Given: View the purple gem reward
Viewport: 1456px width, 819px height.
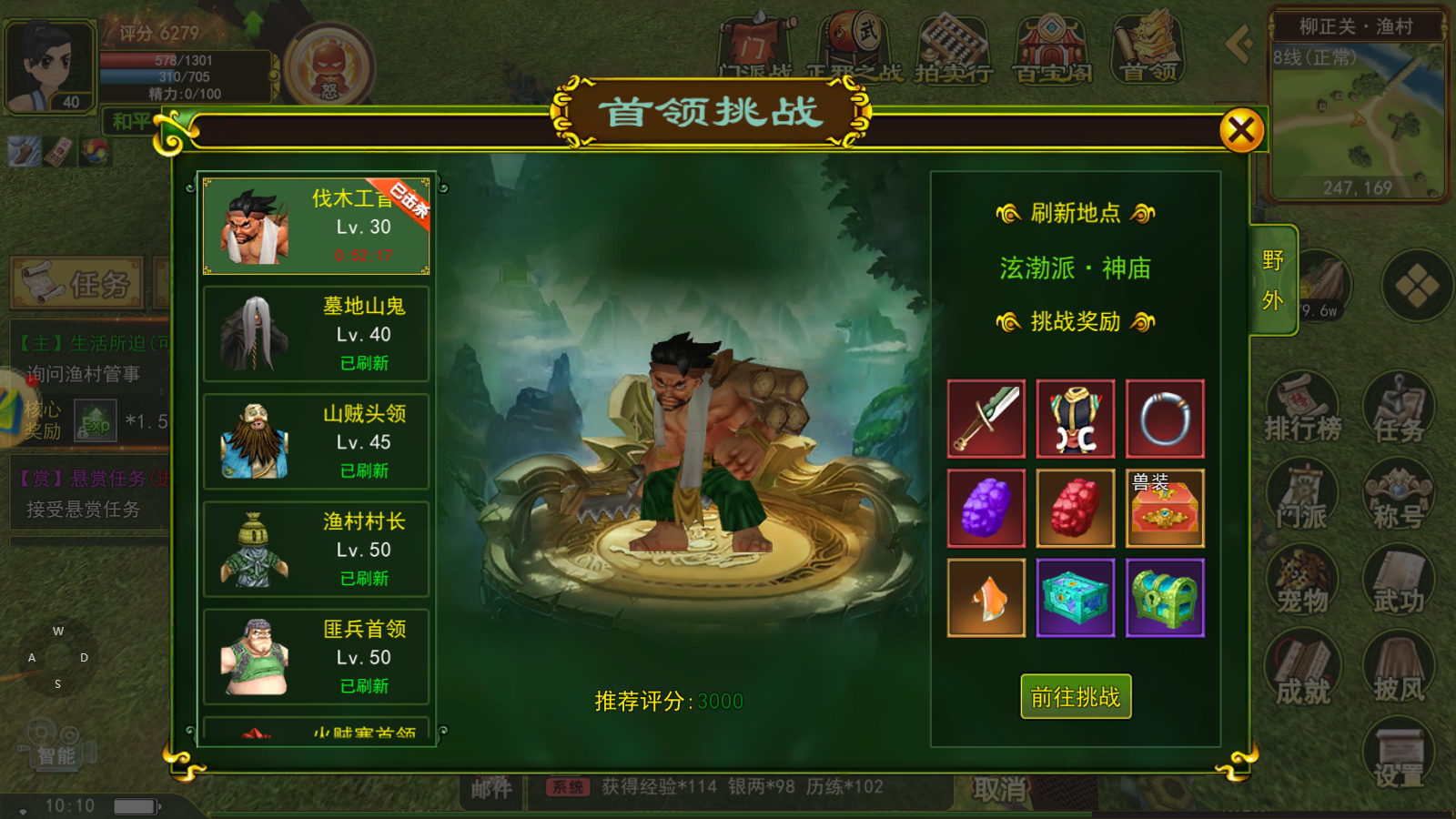Looking at the screenshot, I should [986, 508].
